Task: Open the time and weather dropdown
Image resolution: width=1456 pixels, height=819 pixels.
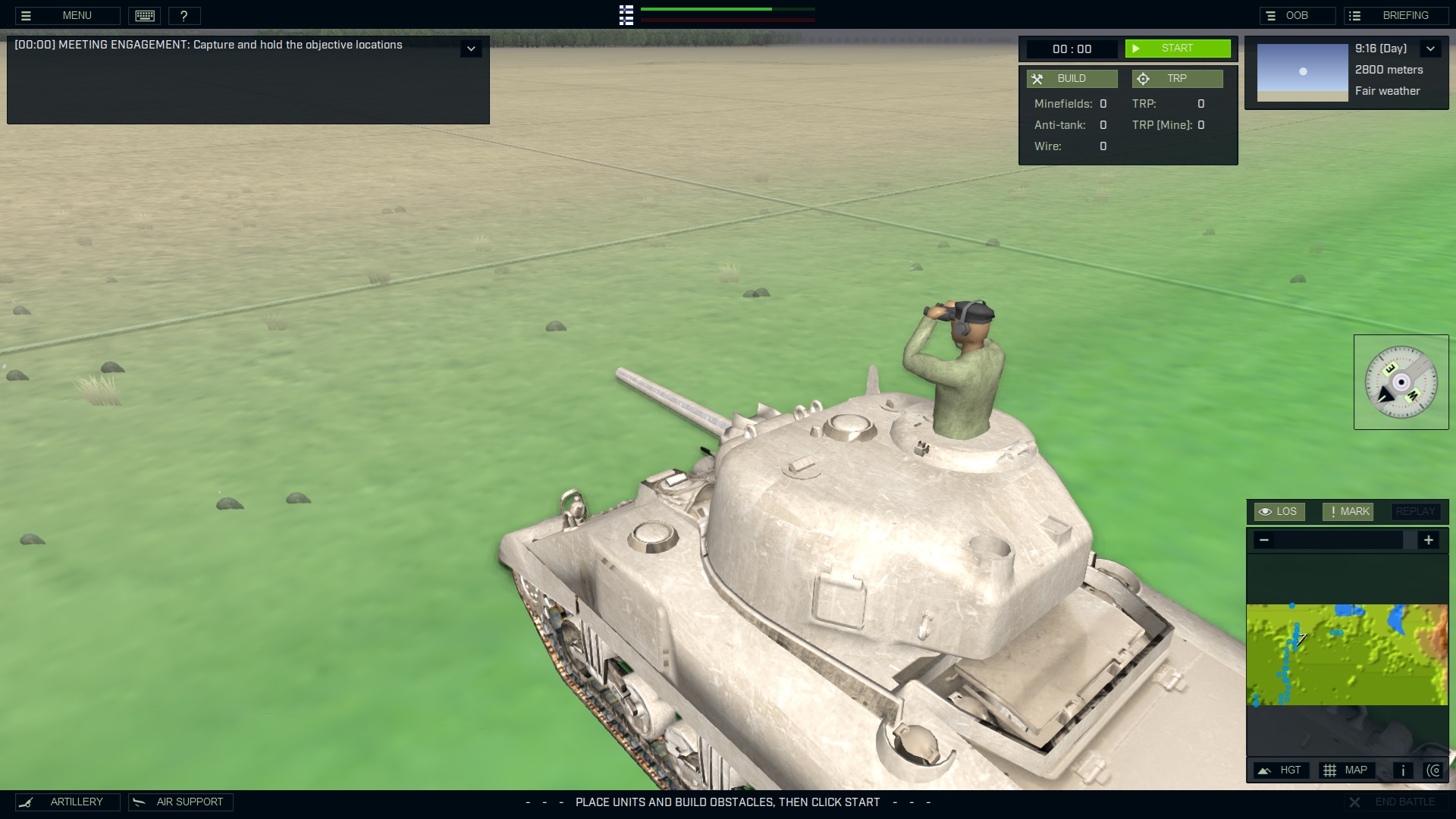Action: click(x=1432, y=49)
